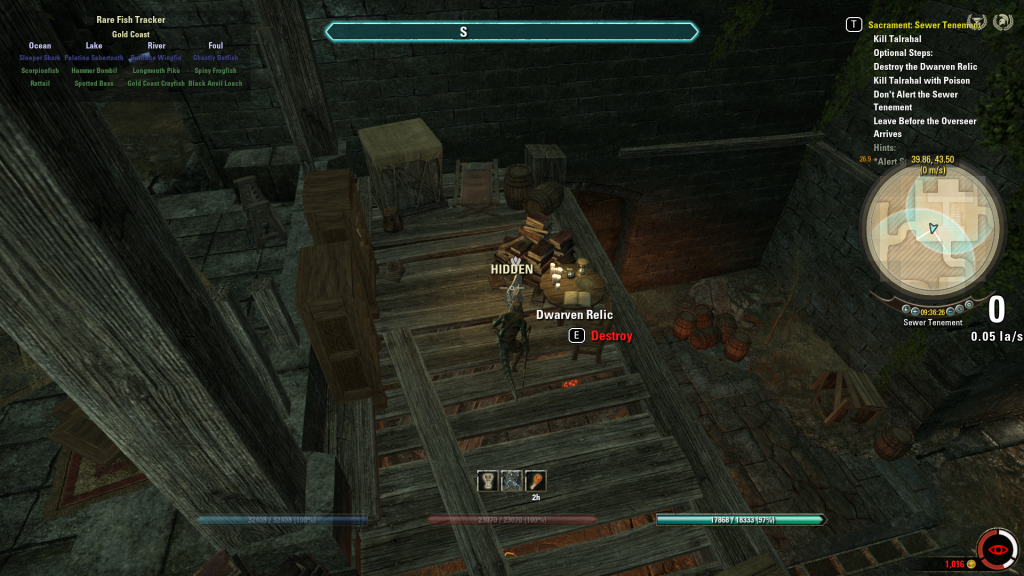Viewport: 1024px width, 576px height.
Task: Select the Lake fish category header
Action: pos(95,46)
